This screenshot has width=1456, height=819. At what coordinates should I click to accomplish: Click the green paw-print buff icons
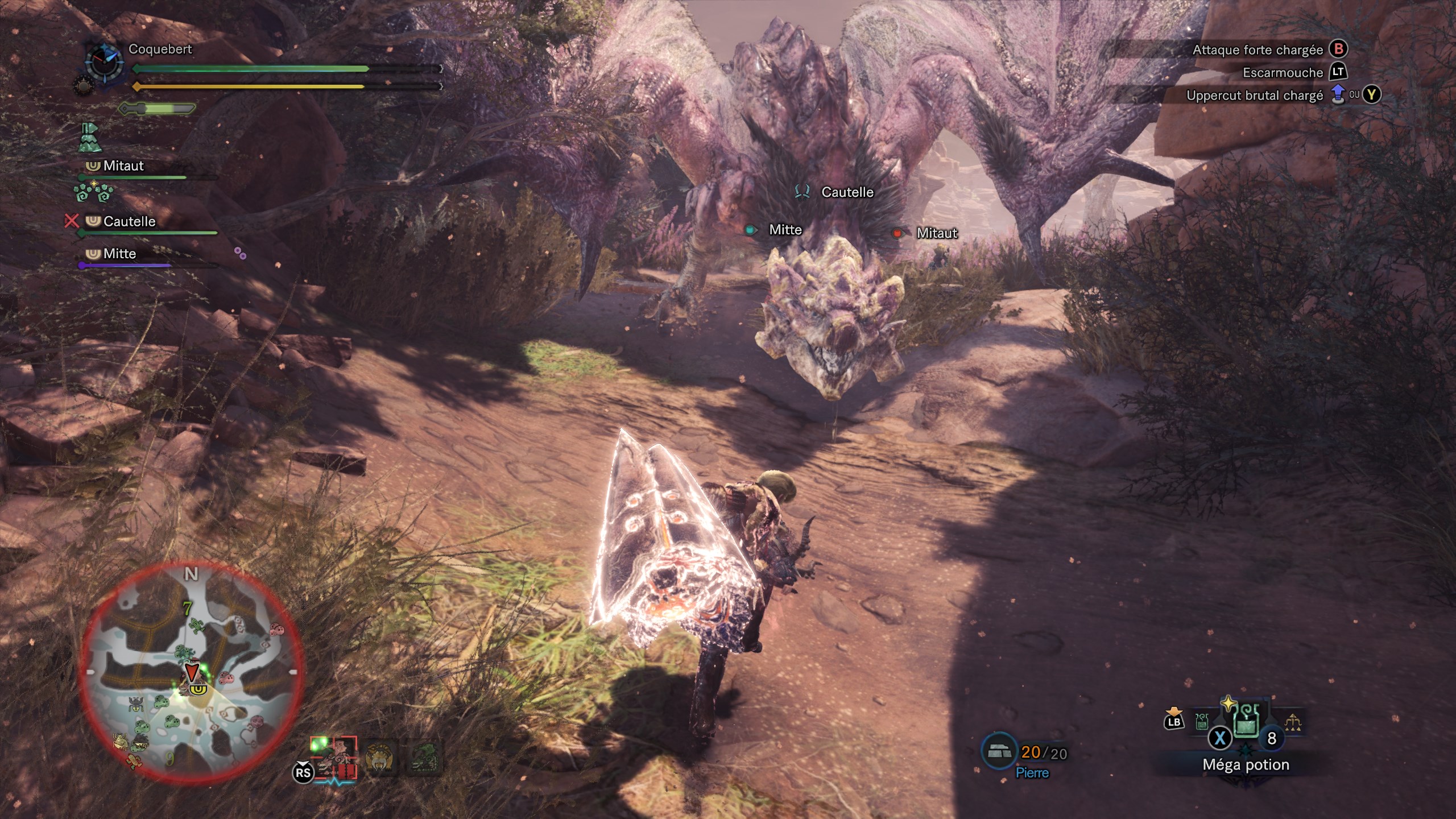[x=93, y=192]
